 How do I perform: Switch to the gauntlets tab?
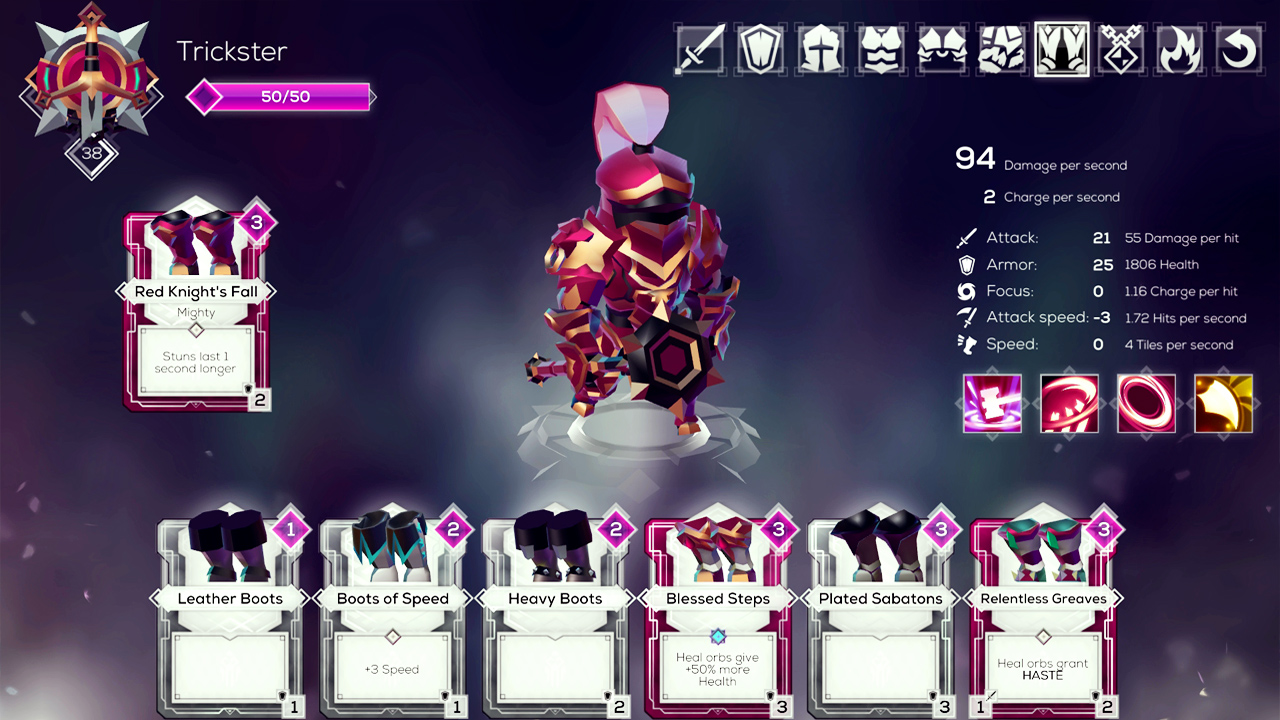1001,49
